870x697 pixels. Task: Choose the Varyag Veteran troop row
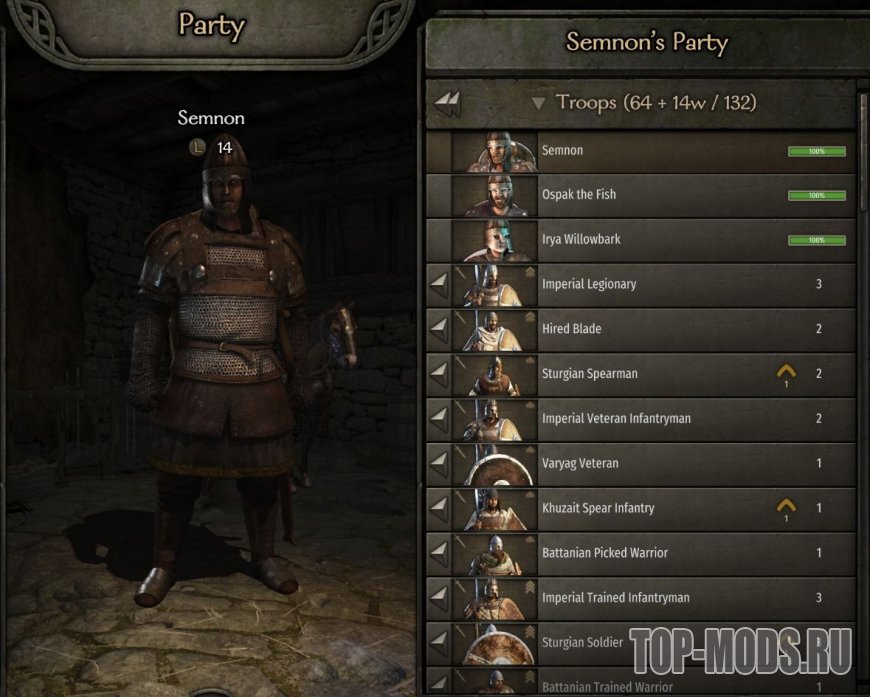coord(650,464)
